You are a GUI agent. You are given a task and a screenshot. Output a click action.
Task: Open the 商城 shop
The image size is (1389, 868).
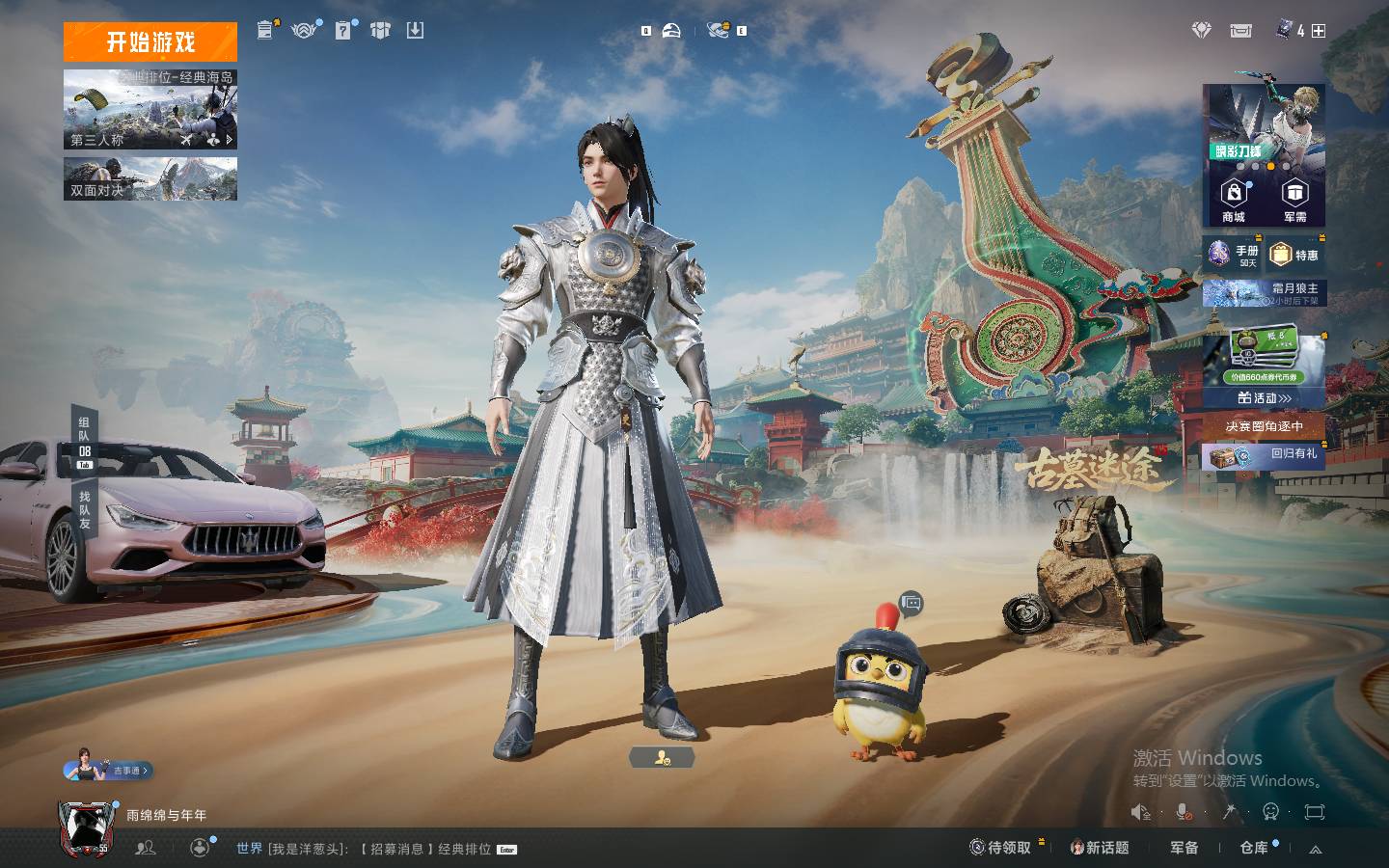point(1234,201)
